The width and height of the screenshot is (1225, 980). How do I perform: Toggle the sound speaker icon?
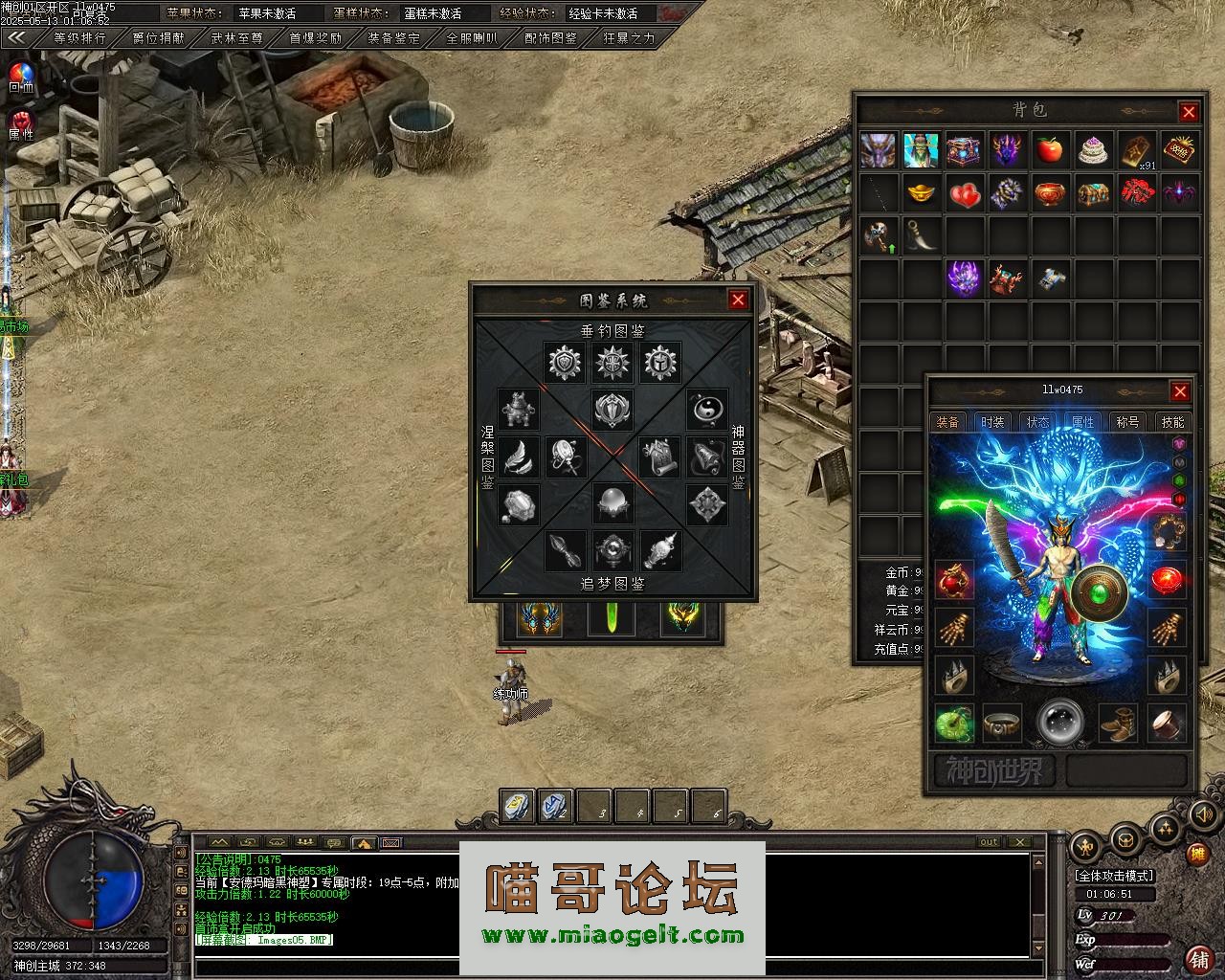1201,814
